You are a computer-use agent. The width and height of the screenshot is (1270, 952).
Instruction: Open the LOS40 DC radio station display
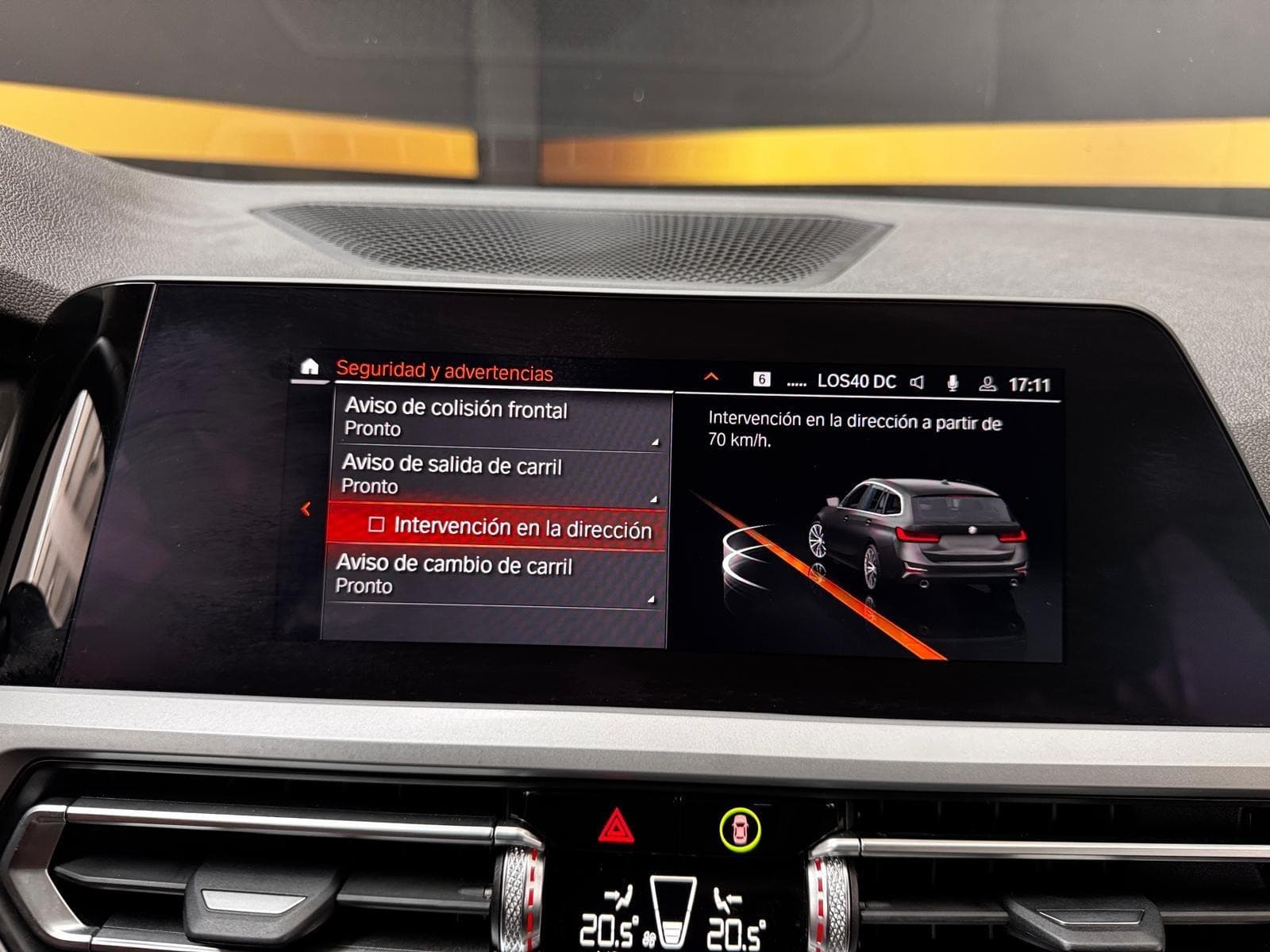point(856,382)
